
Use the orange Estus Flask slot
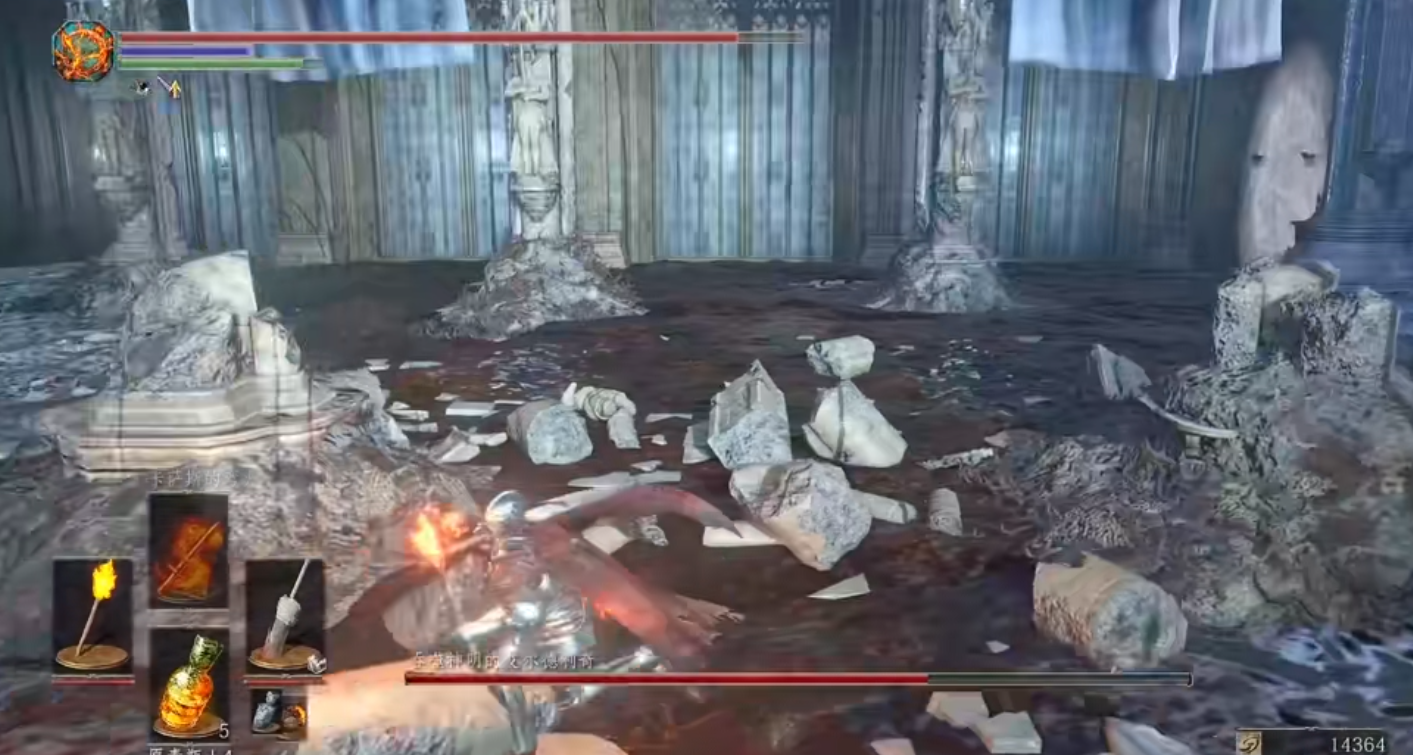tap(188, 682)
